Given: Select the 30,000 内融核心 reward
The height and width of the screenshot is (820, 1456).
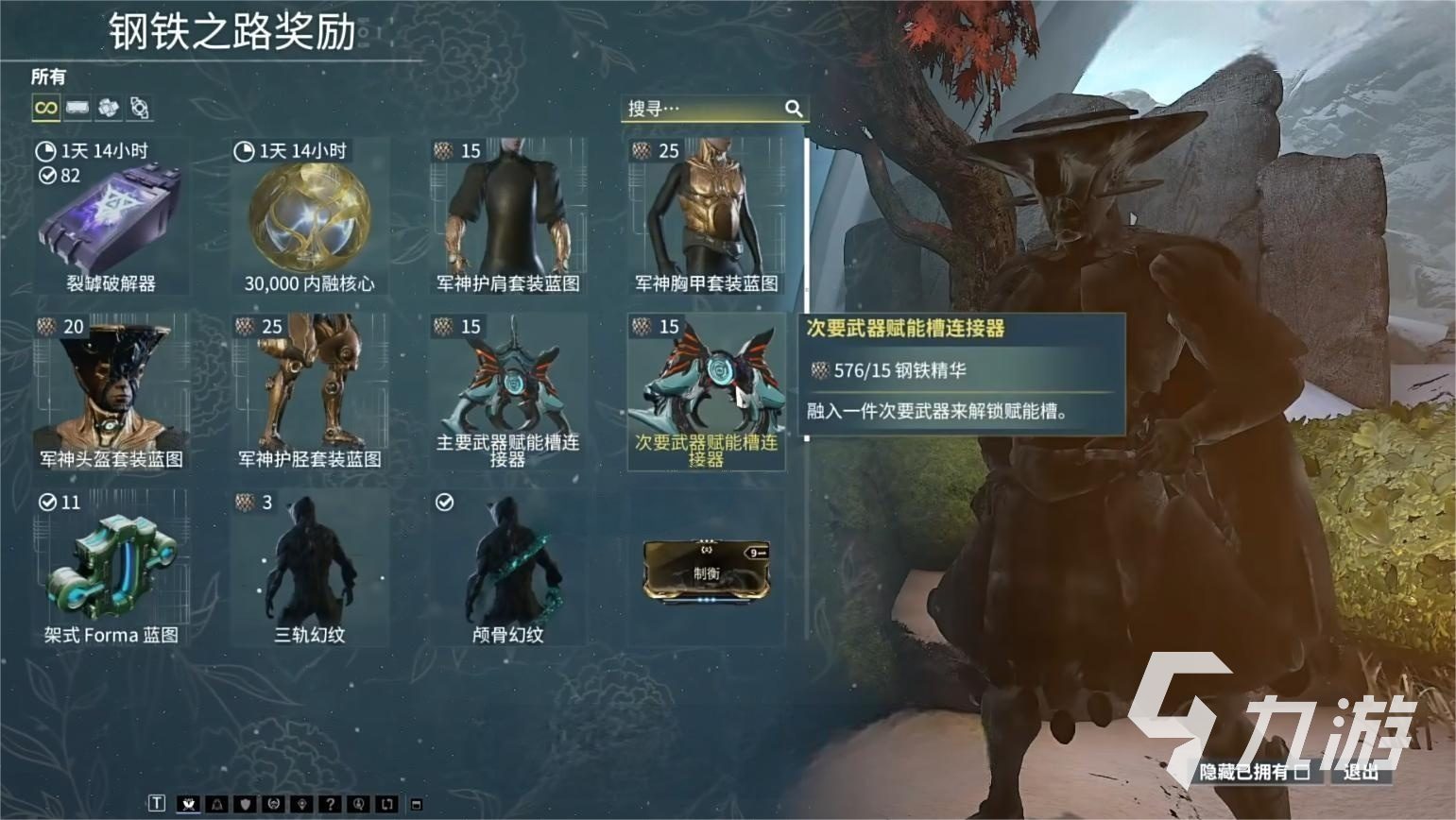Looking at the screenshot, I should [310, 217].
